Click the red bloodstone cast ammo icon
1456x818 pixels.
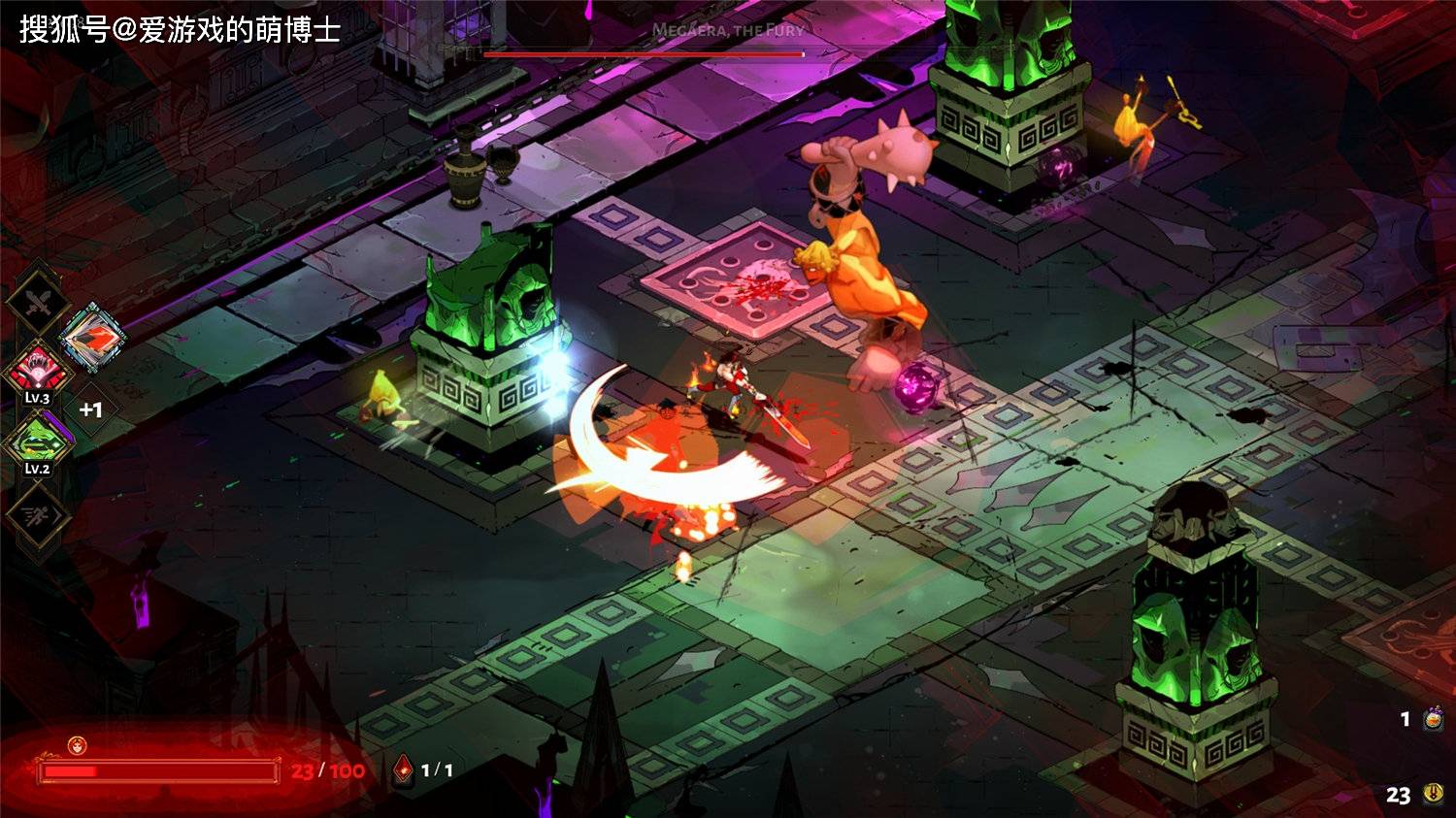click(403, 769)
